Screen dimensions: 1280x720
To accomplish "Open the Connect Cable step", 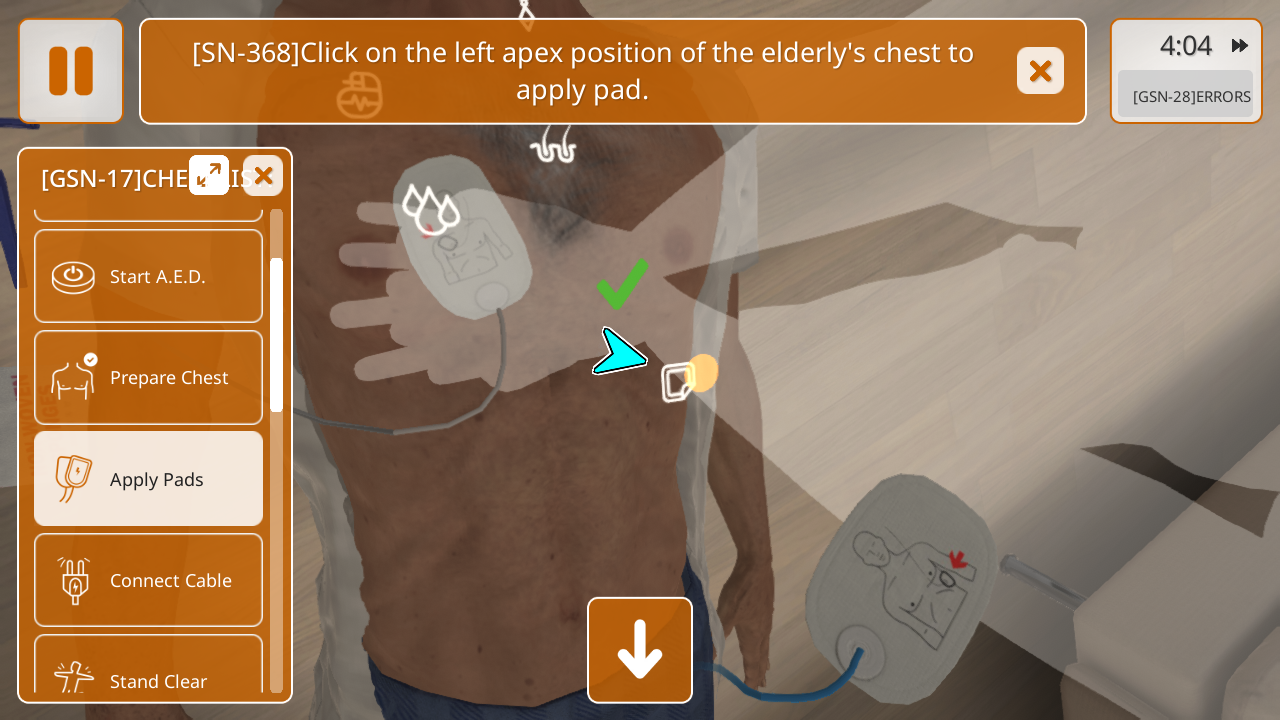I will pyautogui.click(x=148, y=580).
